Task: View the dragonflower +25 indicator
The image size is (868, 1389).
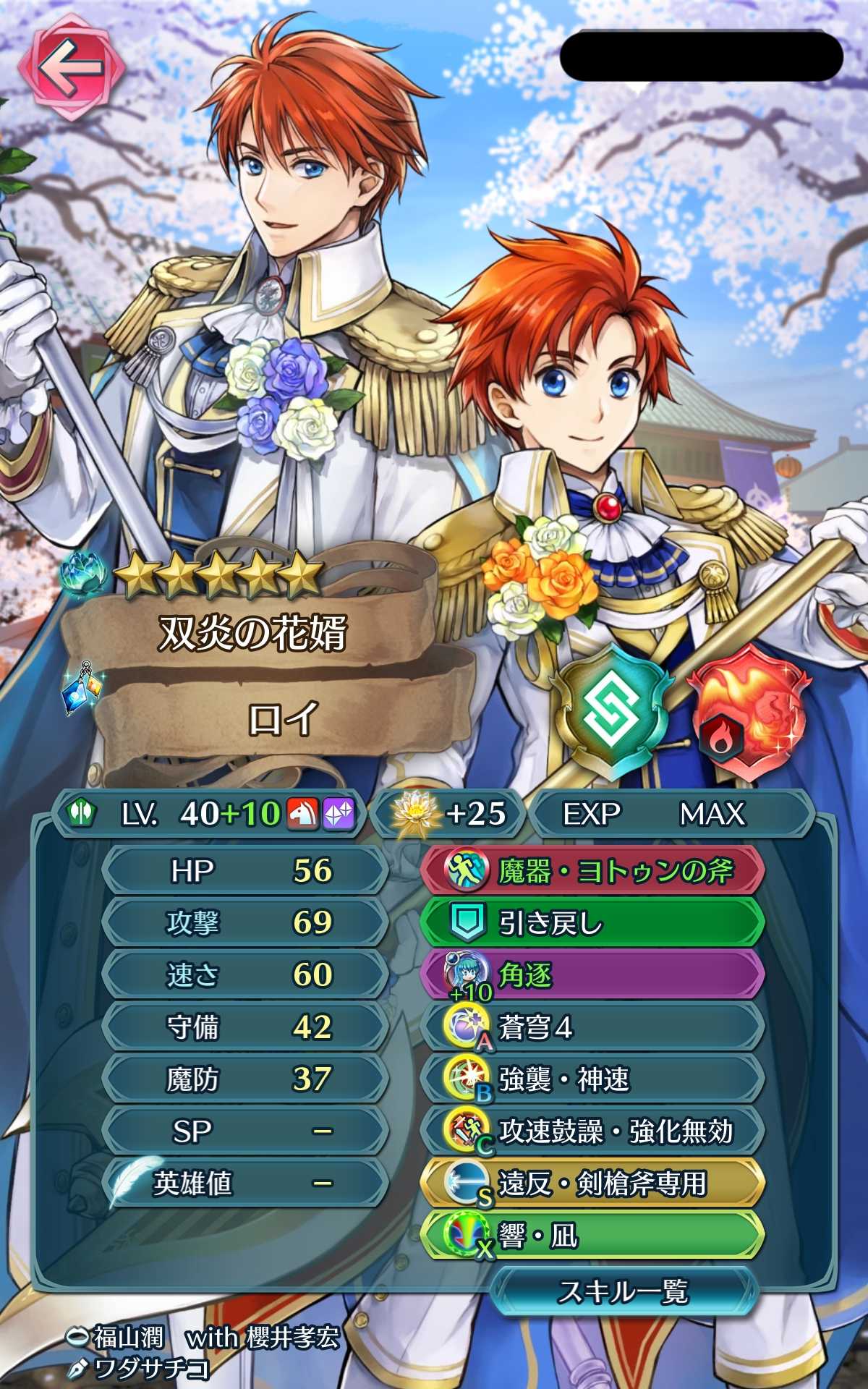Action: point(448,814)
